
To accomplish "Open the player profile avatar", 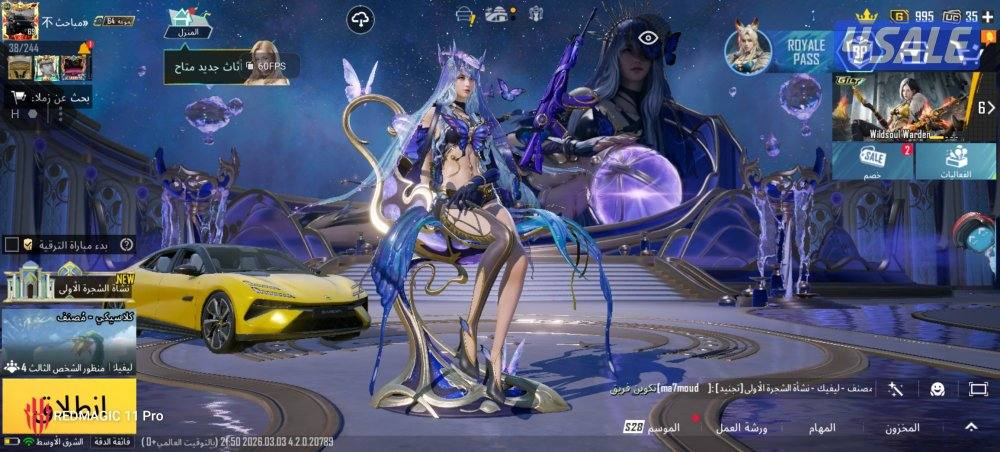I will click(20, 20).
